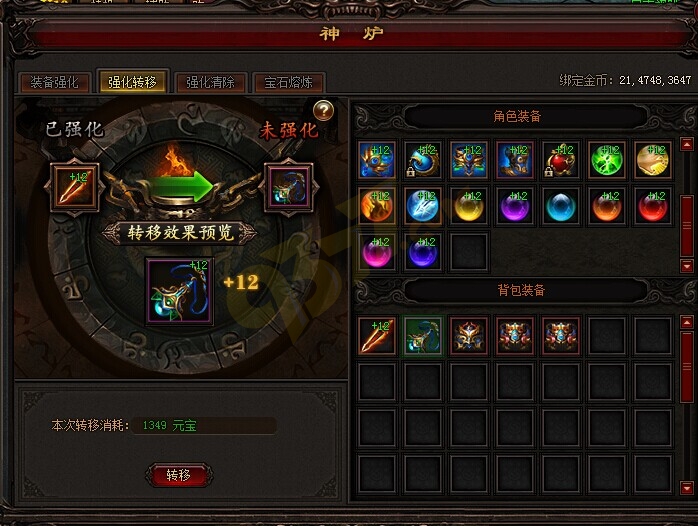Select the cyan orb without +12

pos(561,206)
